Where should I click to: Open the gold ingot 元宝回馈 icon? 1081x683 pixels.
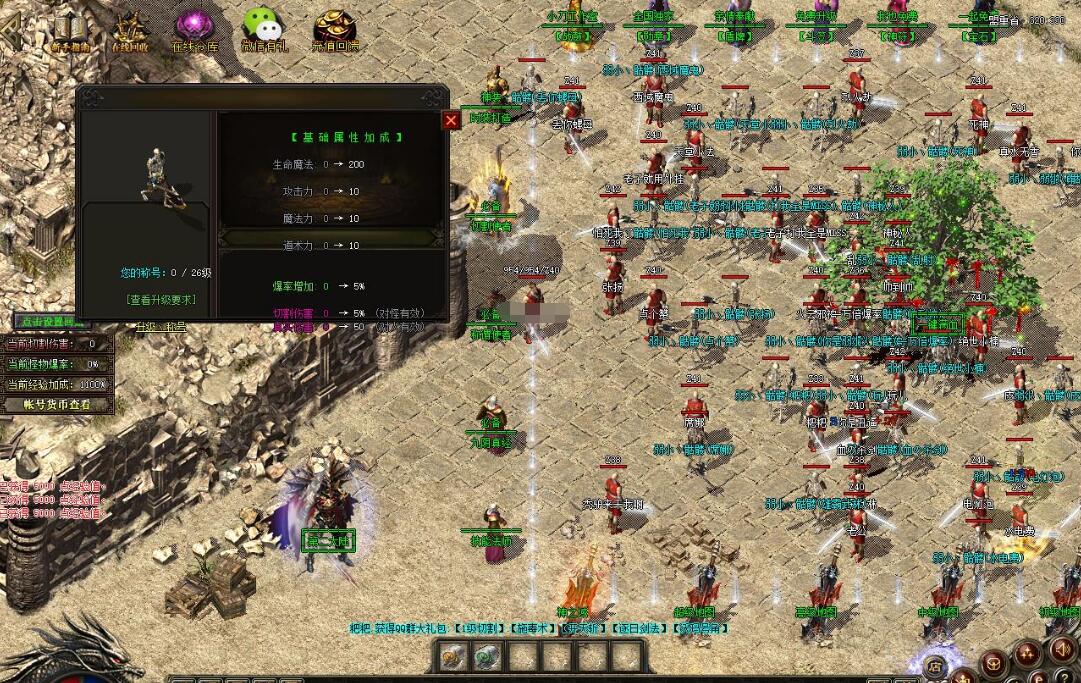335,30
